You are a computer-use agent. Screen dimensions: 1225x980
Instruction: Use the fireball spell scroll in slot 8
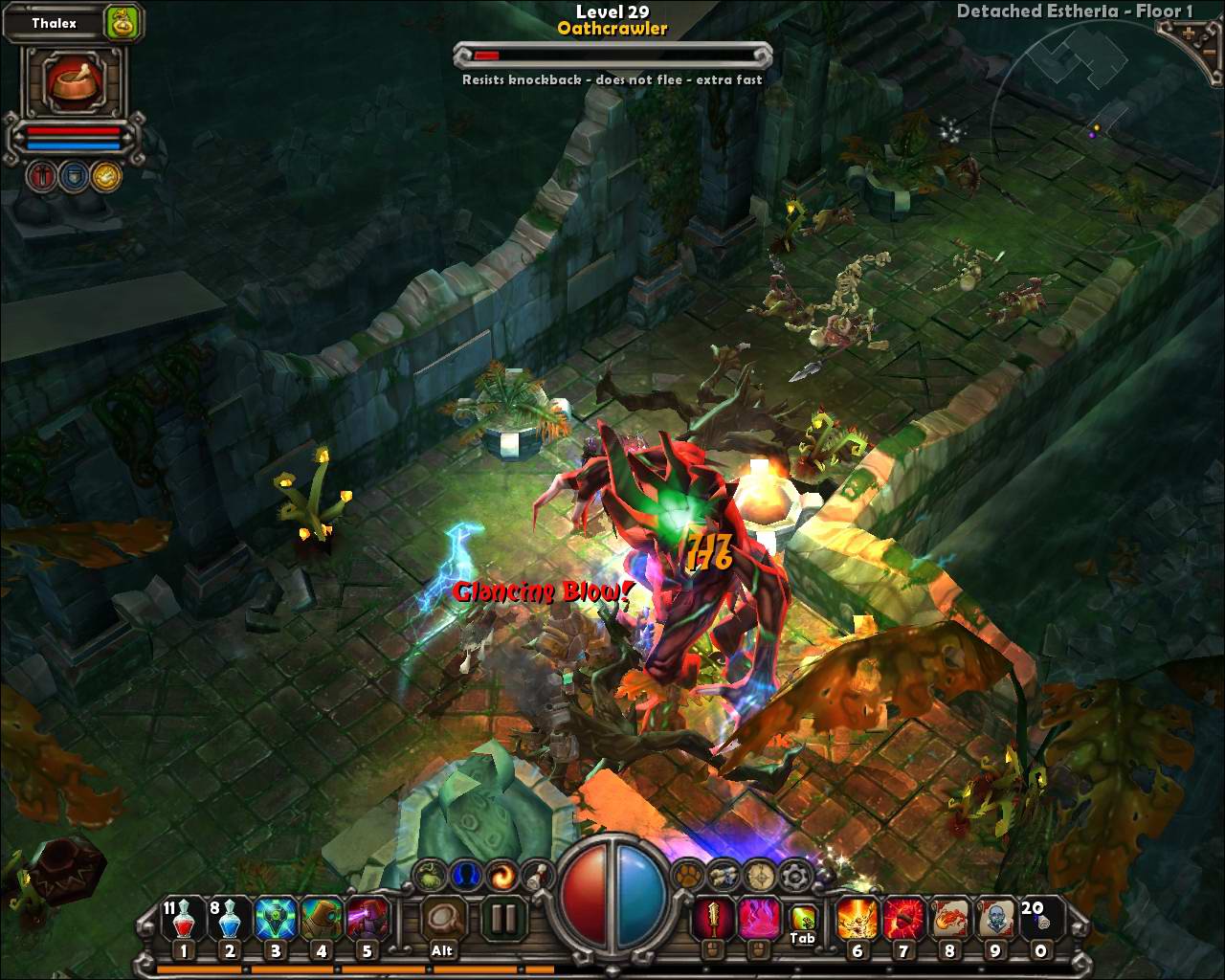[948, 920]
